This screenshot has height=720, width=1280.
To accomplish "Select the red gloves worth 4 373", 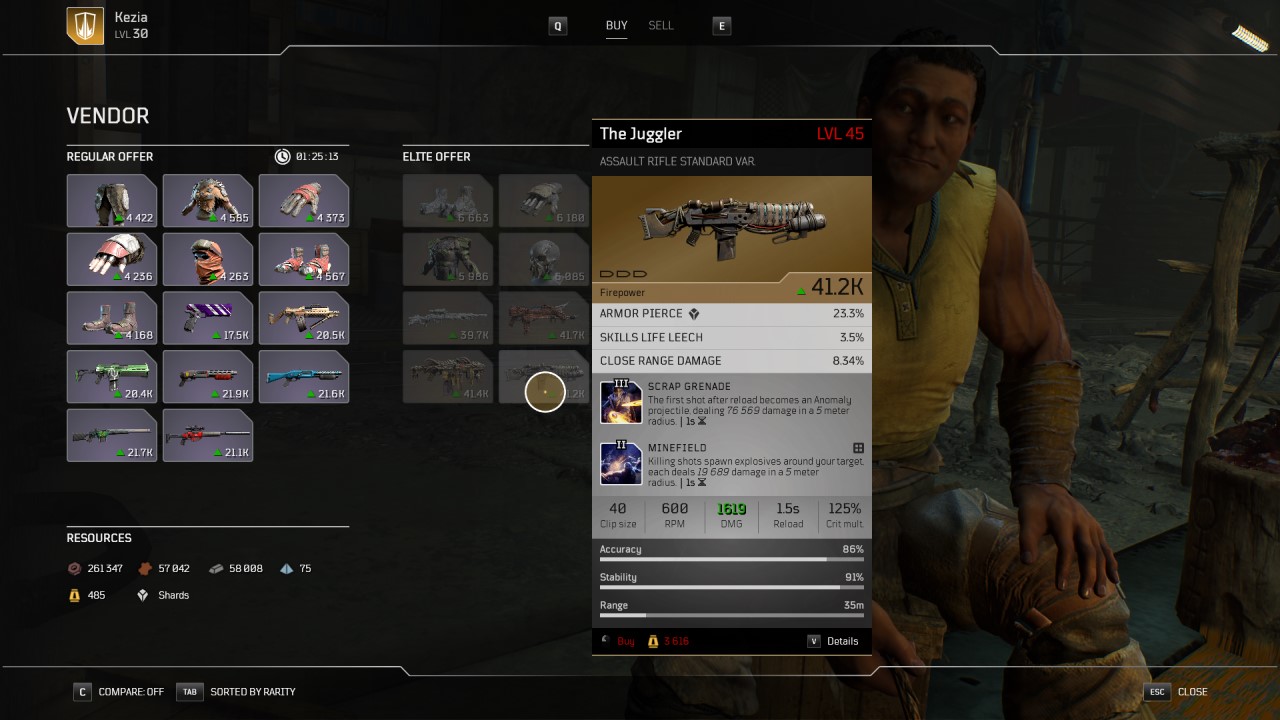I will click(304, 200).
